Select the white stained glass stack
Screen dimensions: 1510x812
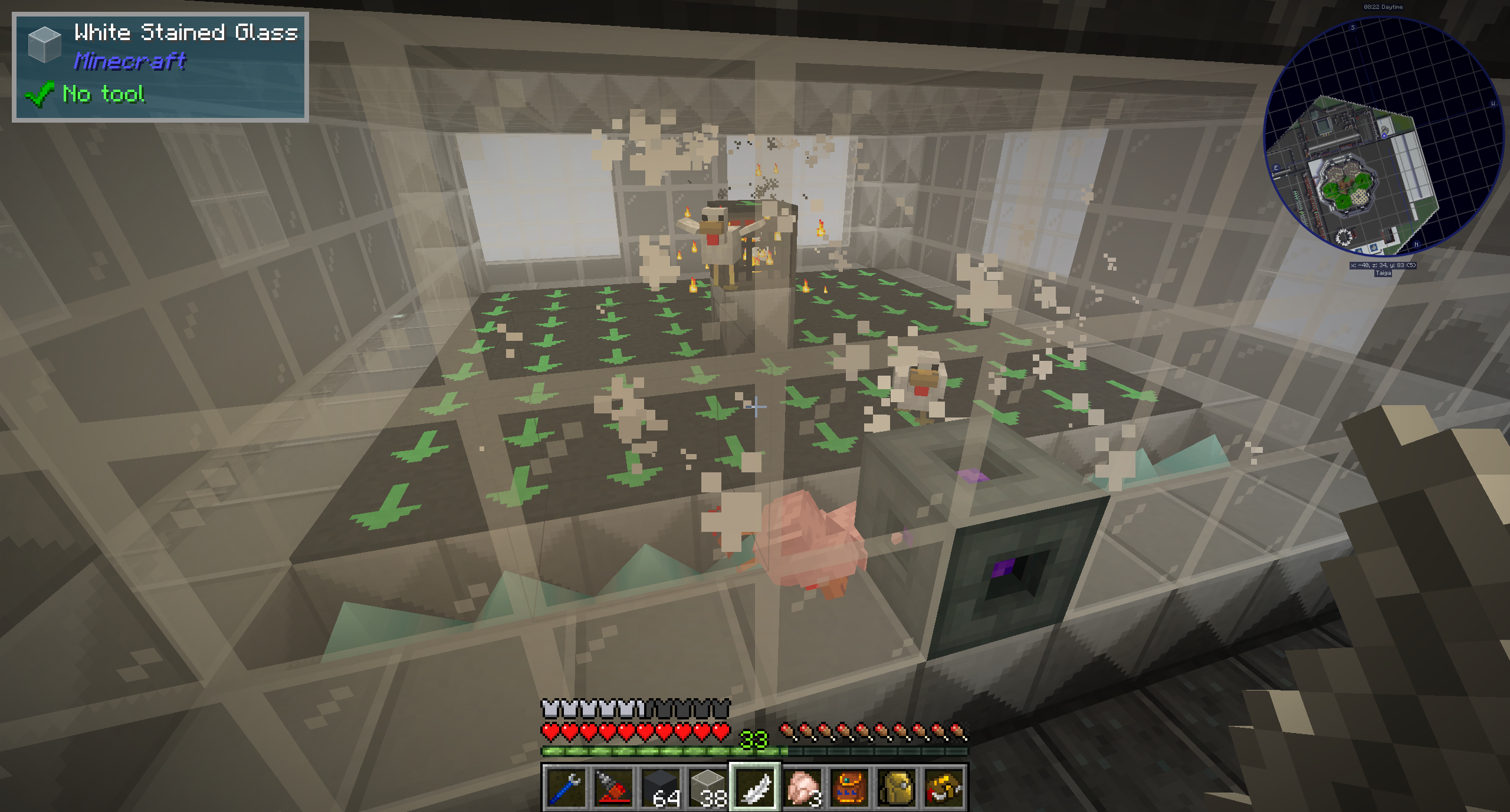pyautogui.click(x=708, y=787)
